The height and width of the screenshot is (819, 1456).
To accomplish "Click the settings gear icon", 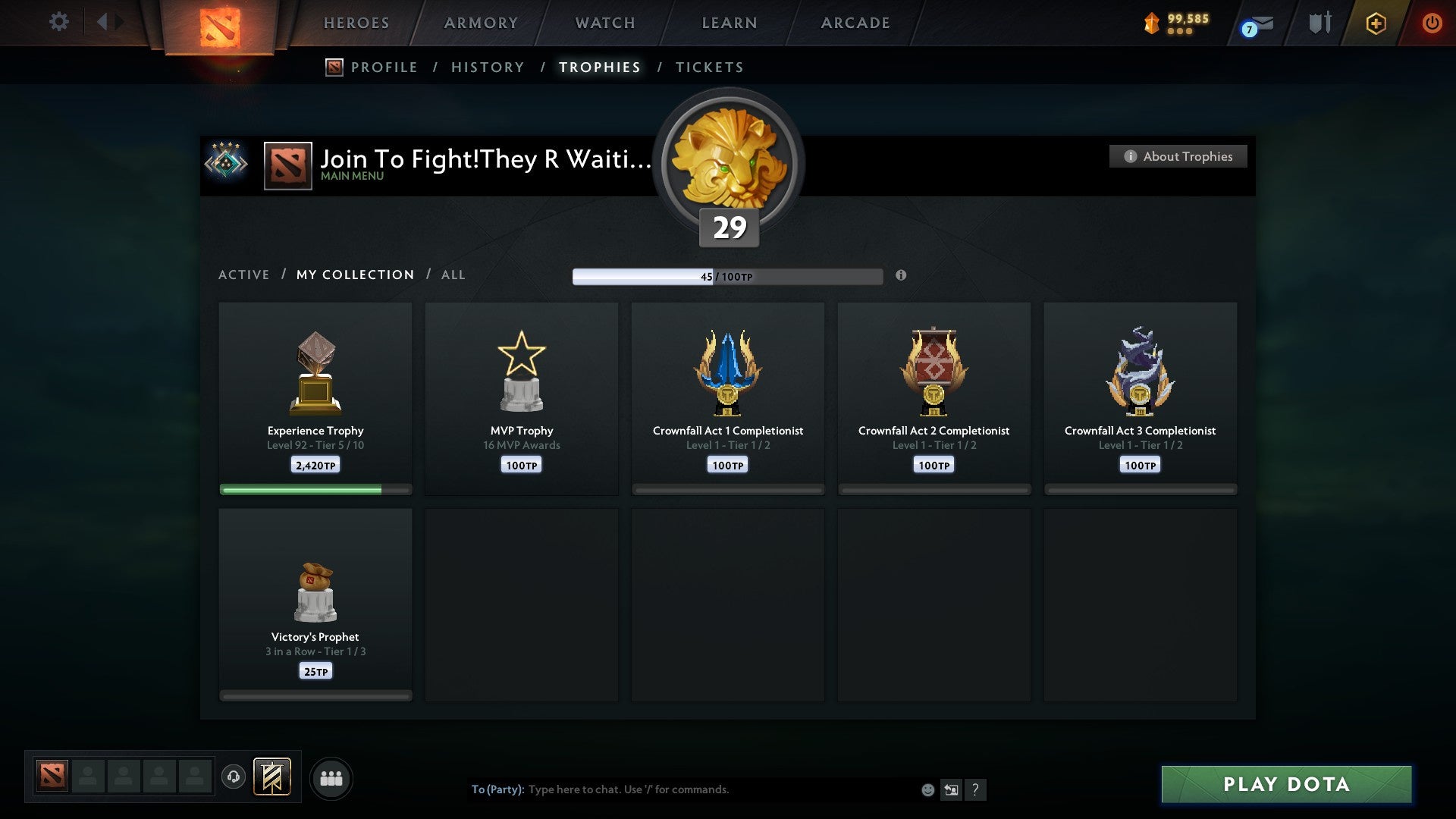I will pos(58,21).
